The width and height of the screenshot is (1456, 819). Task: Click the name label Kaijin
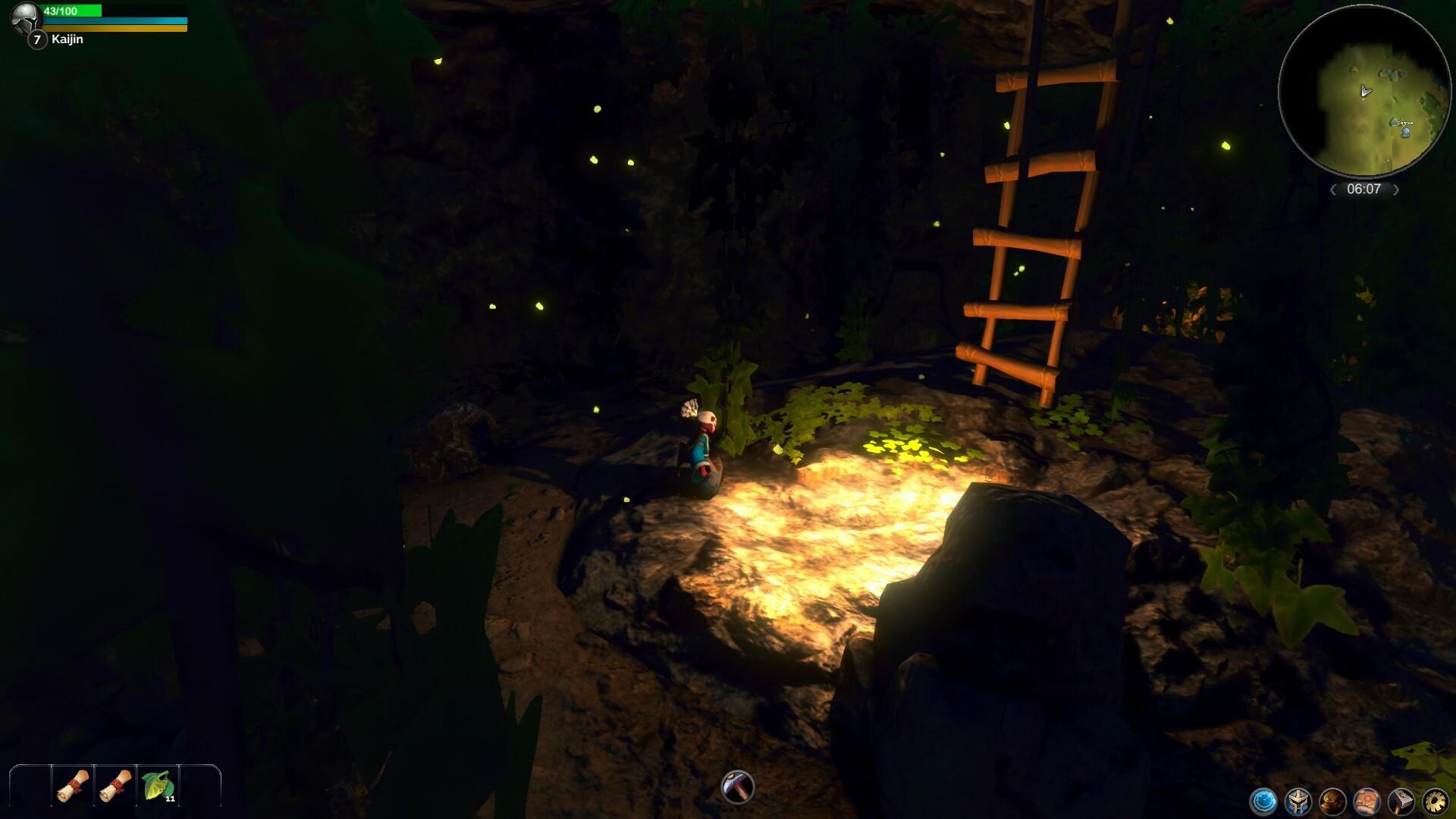[67, 39]
